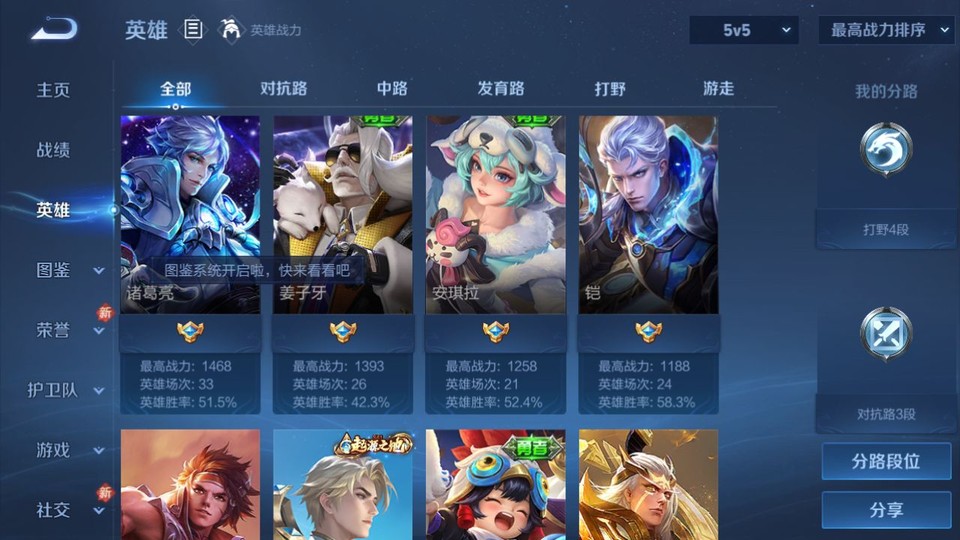This screenshot has height=540, width=960.
Task: Open the 战绩 battle record menu
Action: [x=54, y=150]
